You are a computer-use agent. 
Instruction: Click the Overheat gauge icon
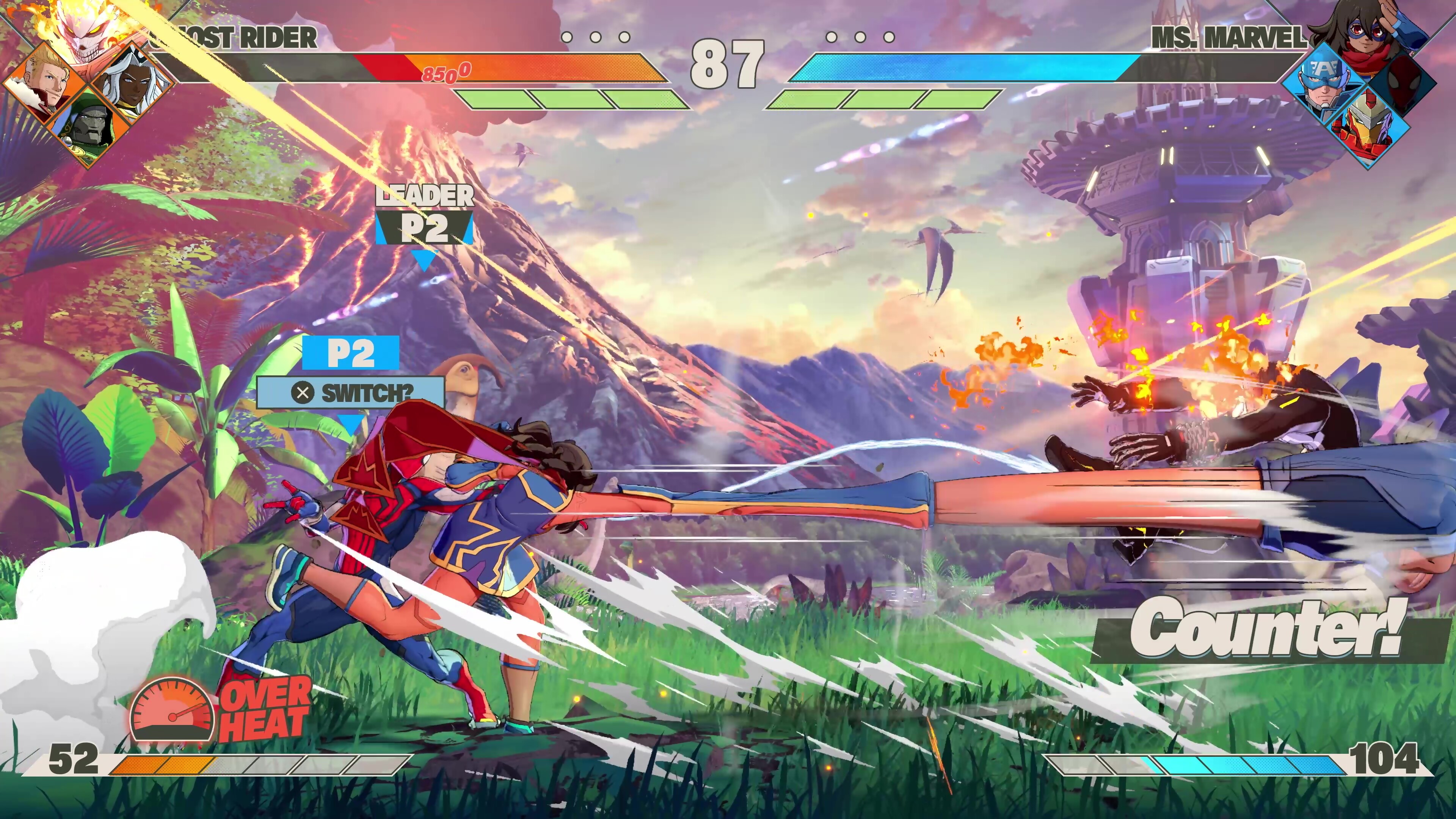click(172, 709)
